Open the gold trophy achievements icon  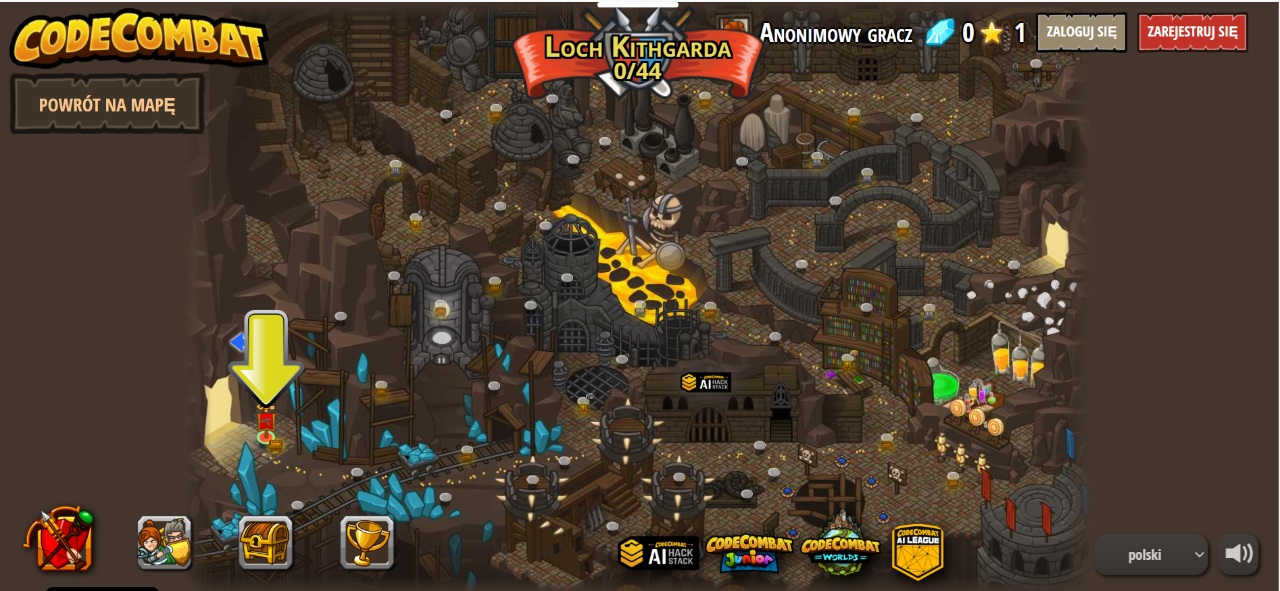pyautogui.click(x=366, y=542)
